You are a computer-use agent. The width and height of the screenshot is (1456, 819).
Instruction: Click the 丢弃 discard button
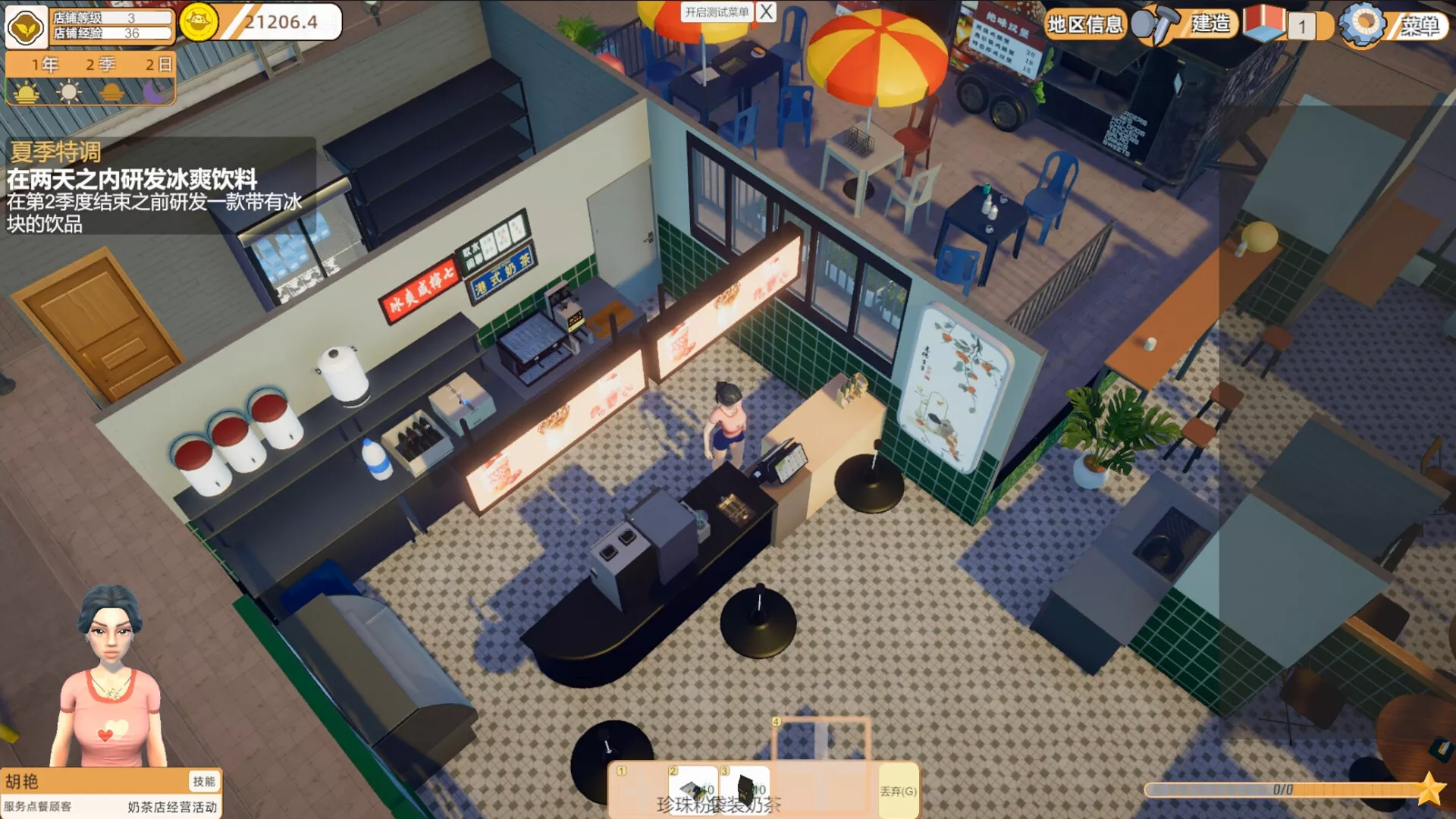(x=898, y=791)
